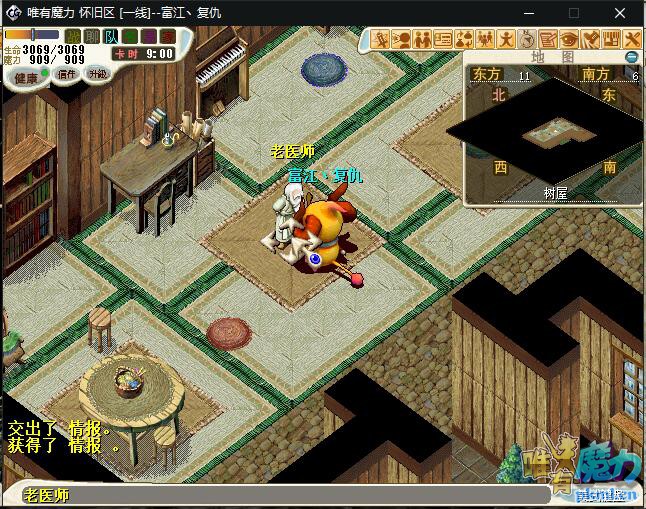Open the 信件 mail button
Image resolution: width=646 pixels, height=509 pixels.
pyautogui.click(x=66, y=74)
